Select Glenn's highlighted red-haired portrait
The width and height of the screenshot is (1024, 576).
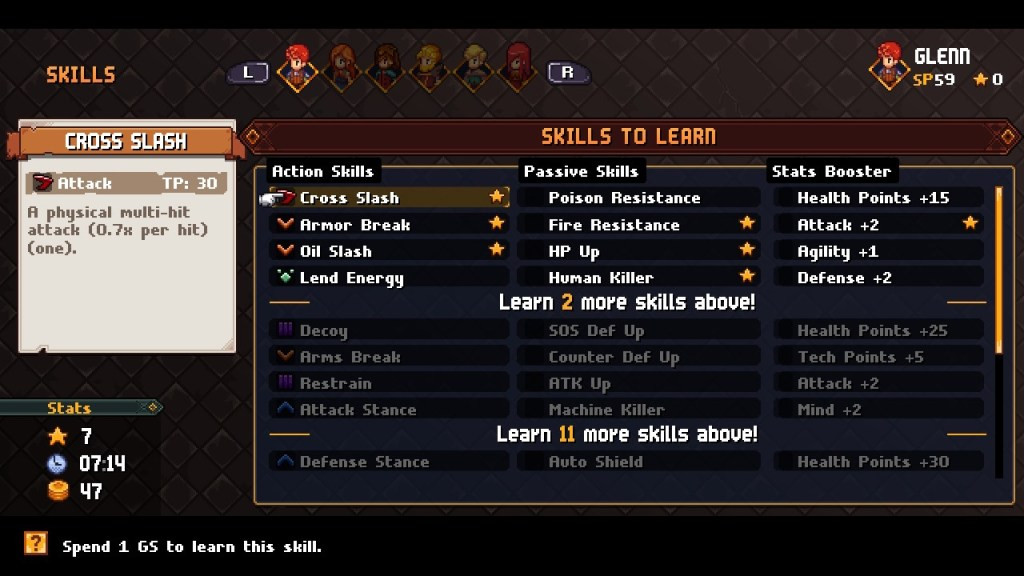click(x=297, y=67)
